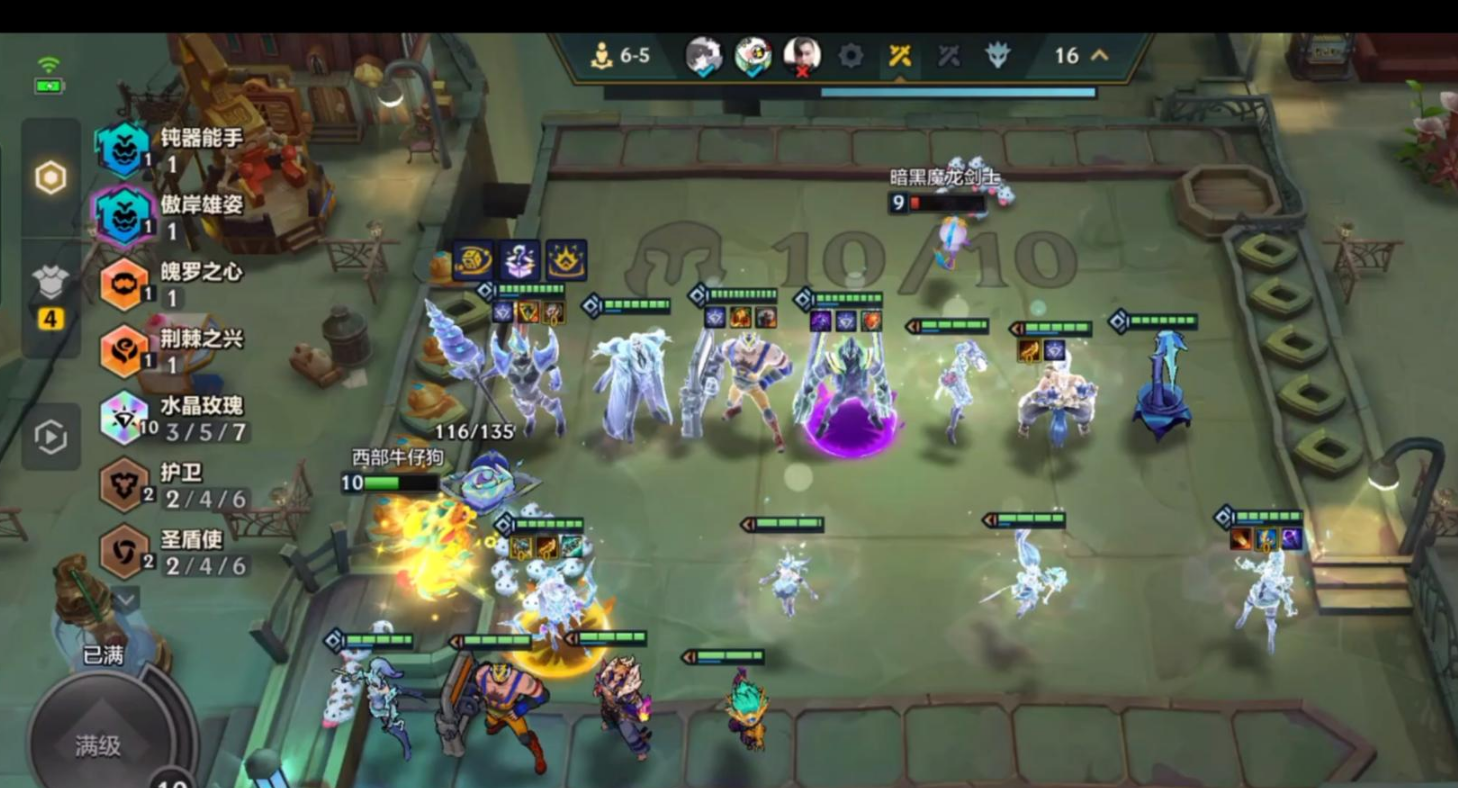Show the 魄罗之心 trait info
The image size is (1458, 788).
(124, 283)
